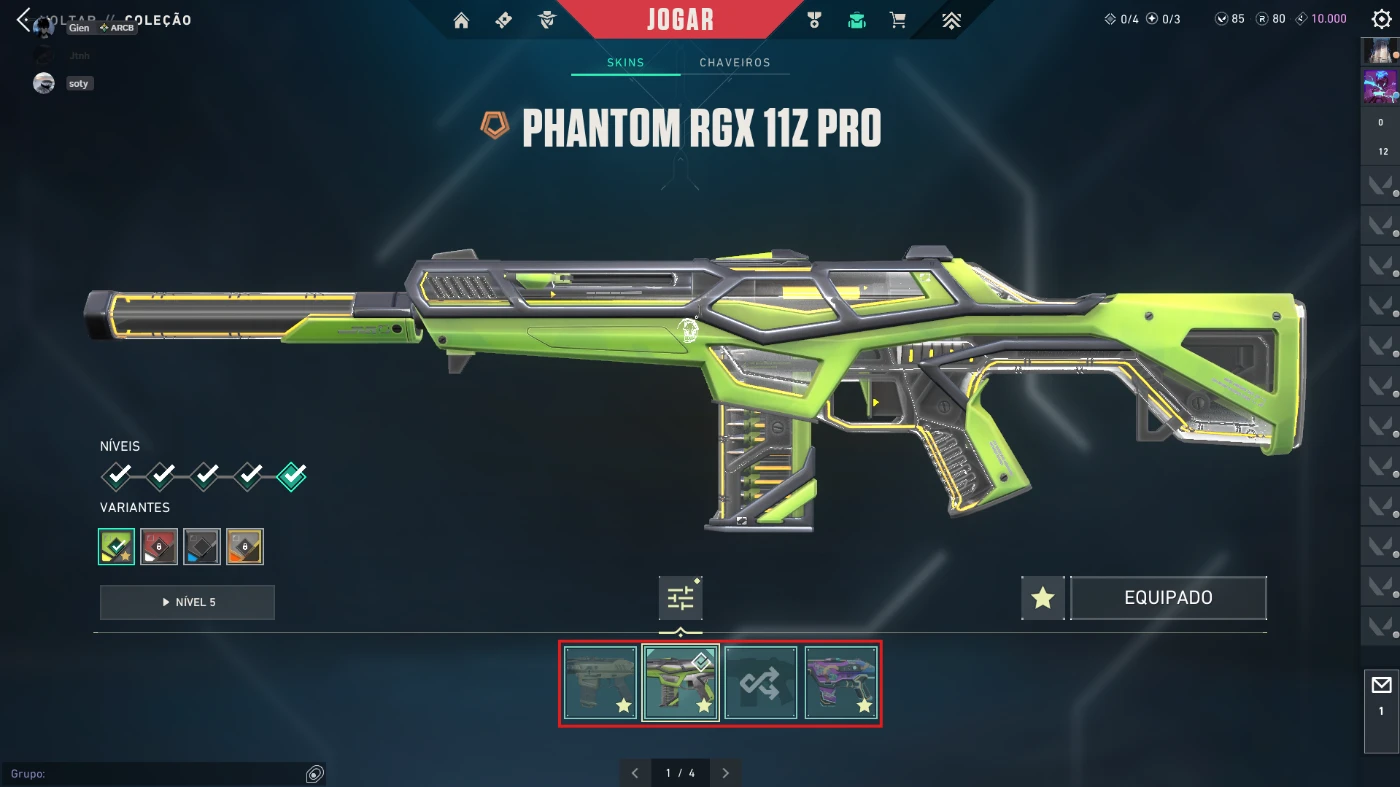Screen dimensions: 1400x787
Task: Open the Agents section icon
Action: (x=546, y=19)
